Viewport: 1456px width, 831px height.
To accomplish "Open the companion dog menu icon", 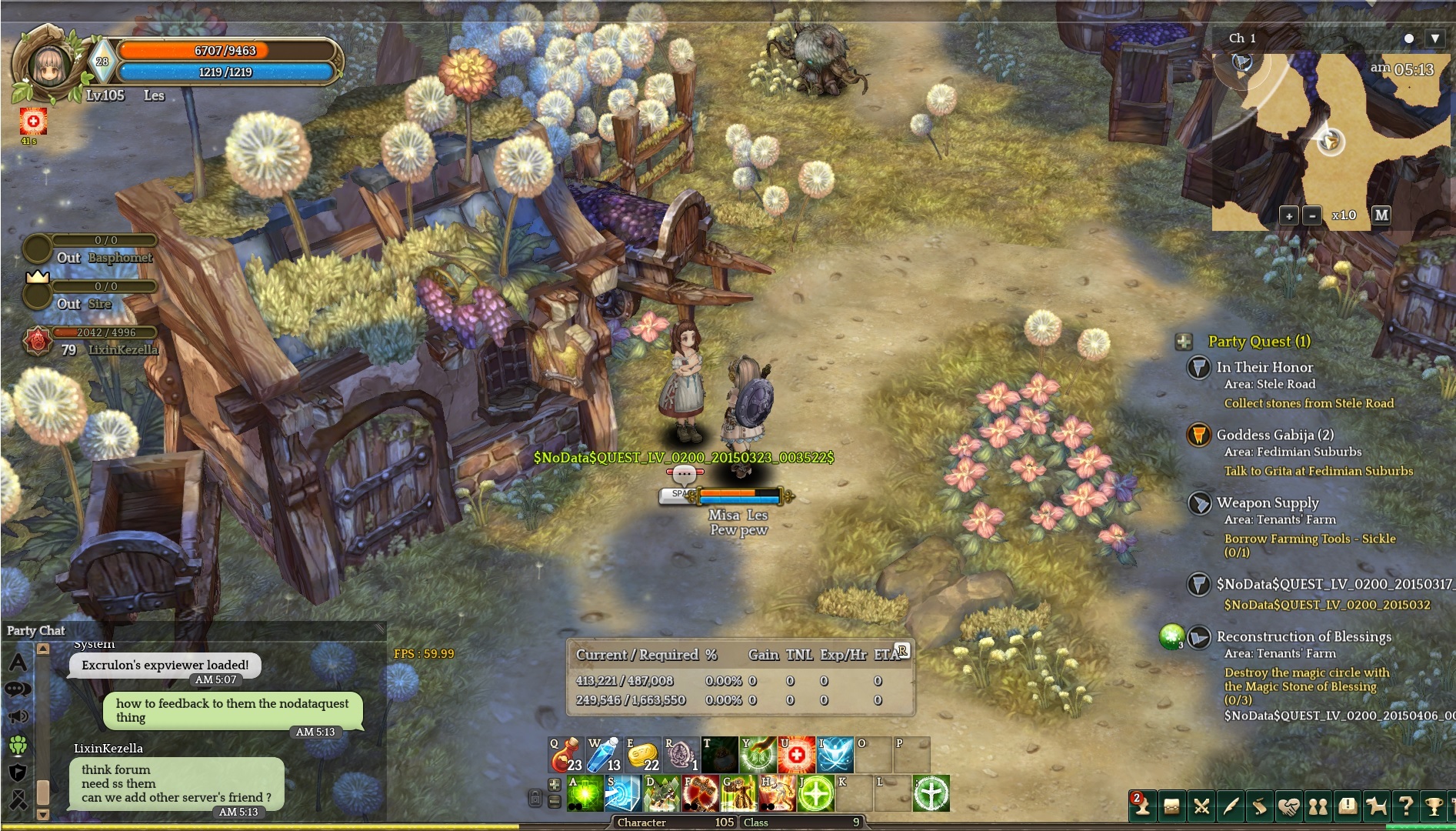I will click(1376, 806).
